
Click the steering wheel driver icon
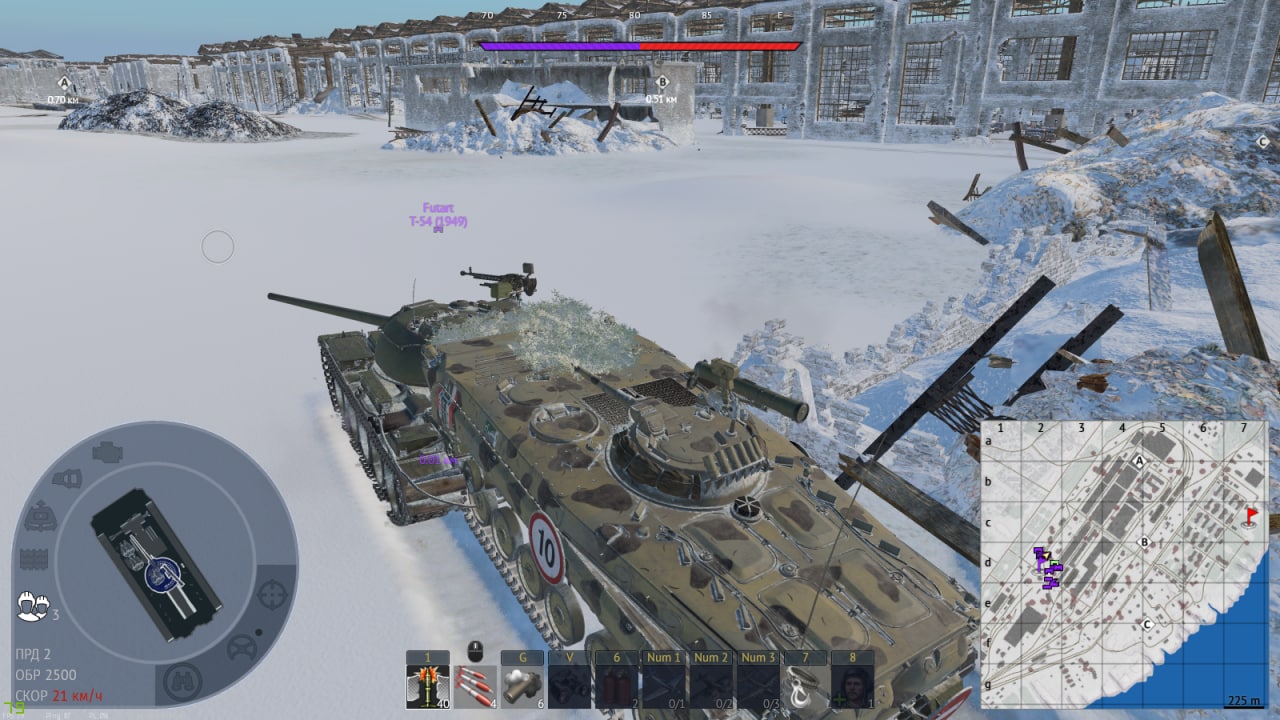click(242, 648)
